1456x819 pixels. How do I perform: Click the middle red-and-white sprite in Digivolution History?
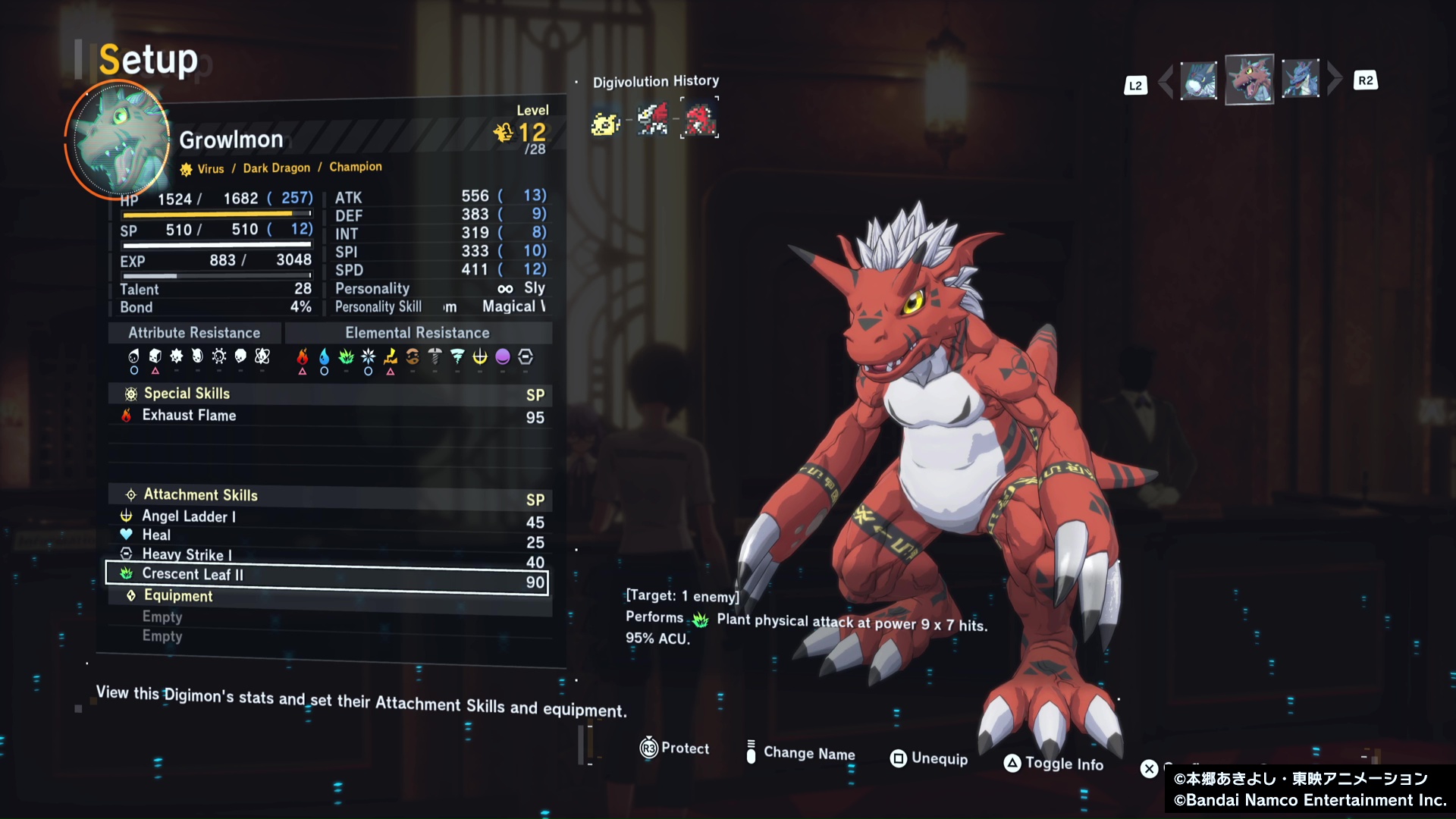[x=652, y=120]
